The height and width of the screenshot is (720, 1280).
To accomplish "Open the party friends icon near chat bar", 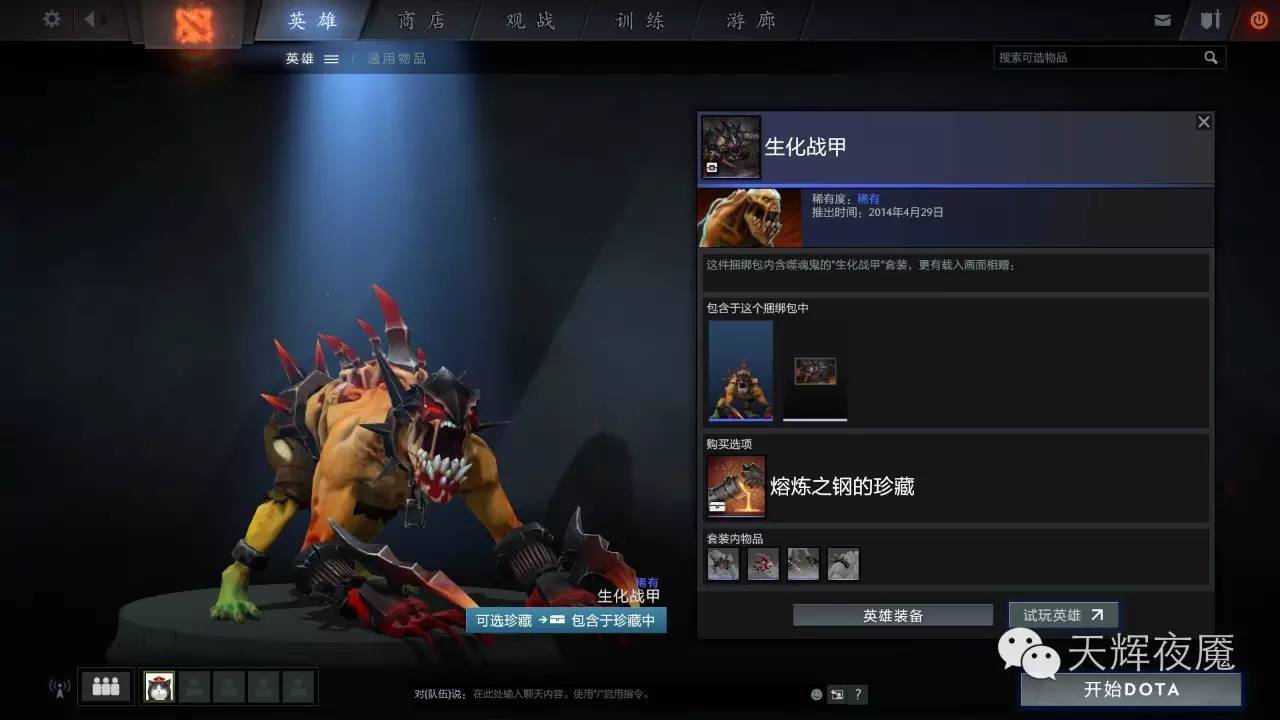I will click(104, 686).
